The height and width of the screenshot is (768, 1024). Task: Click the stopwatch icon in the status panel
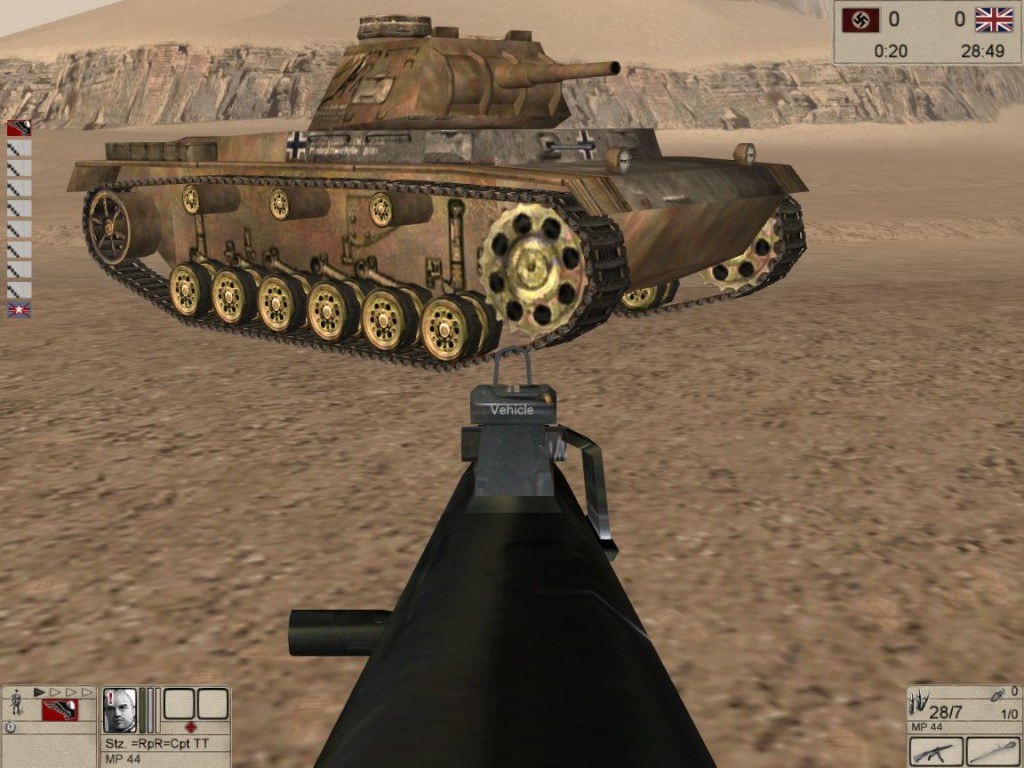point(10,727)
